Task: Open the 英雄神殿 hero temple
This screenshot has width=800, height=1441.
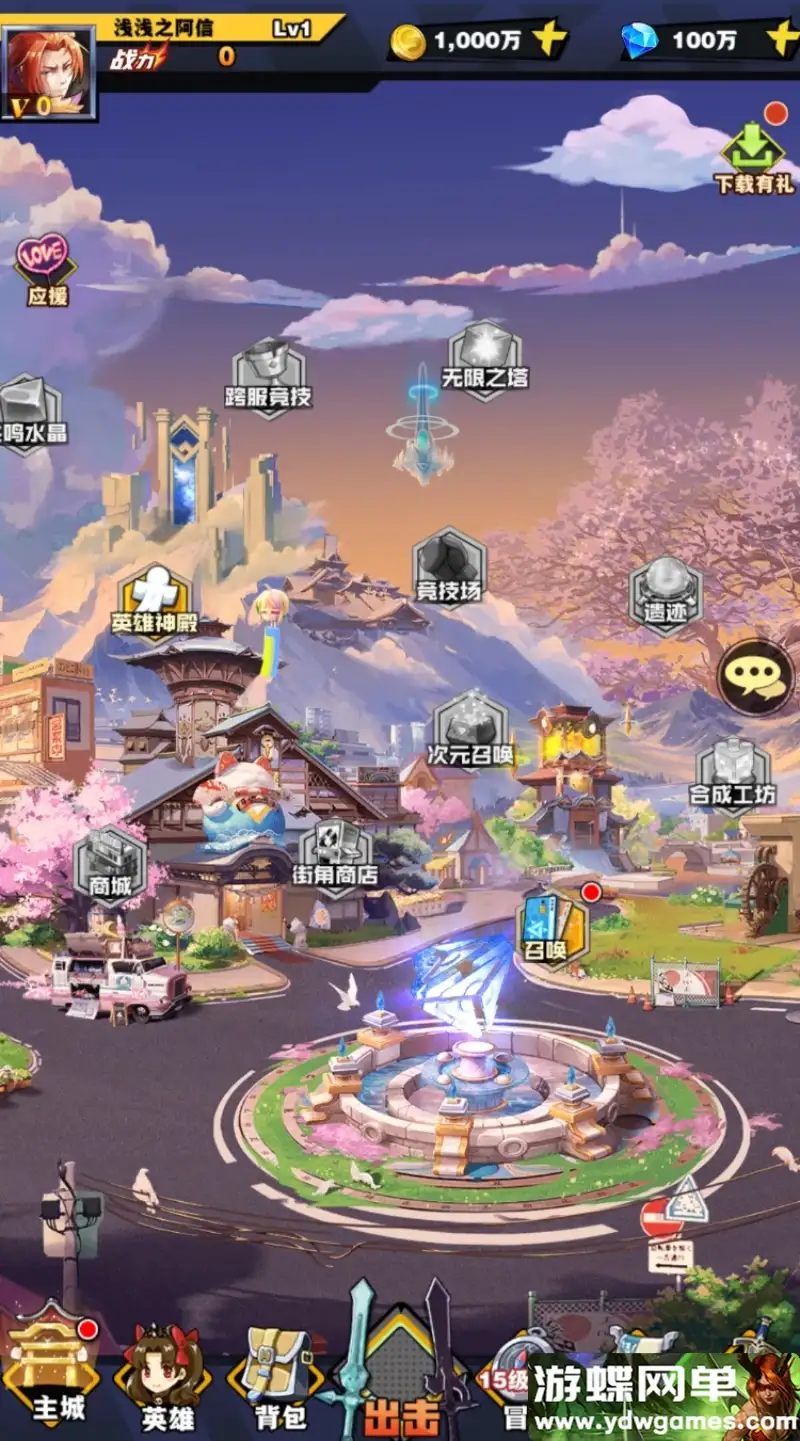Action: pyautogui.click(x=155, y=600)
